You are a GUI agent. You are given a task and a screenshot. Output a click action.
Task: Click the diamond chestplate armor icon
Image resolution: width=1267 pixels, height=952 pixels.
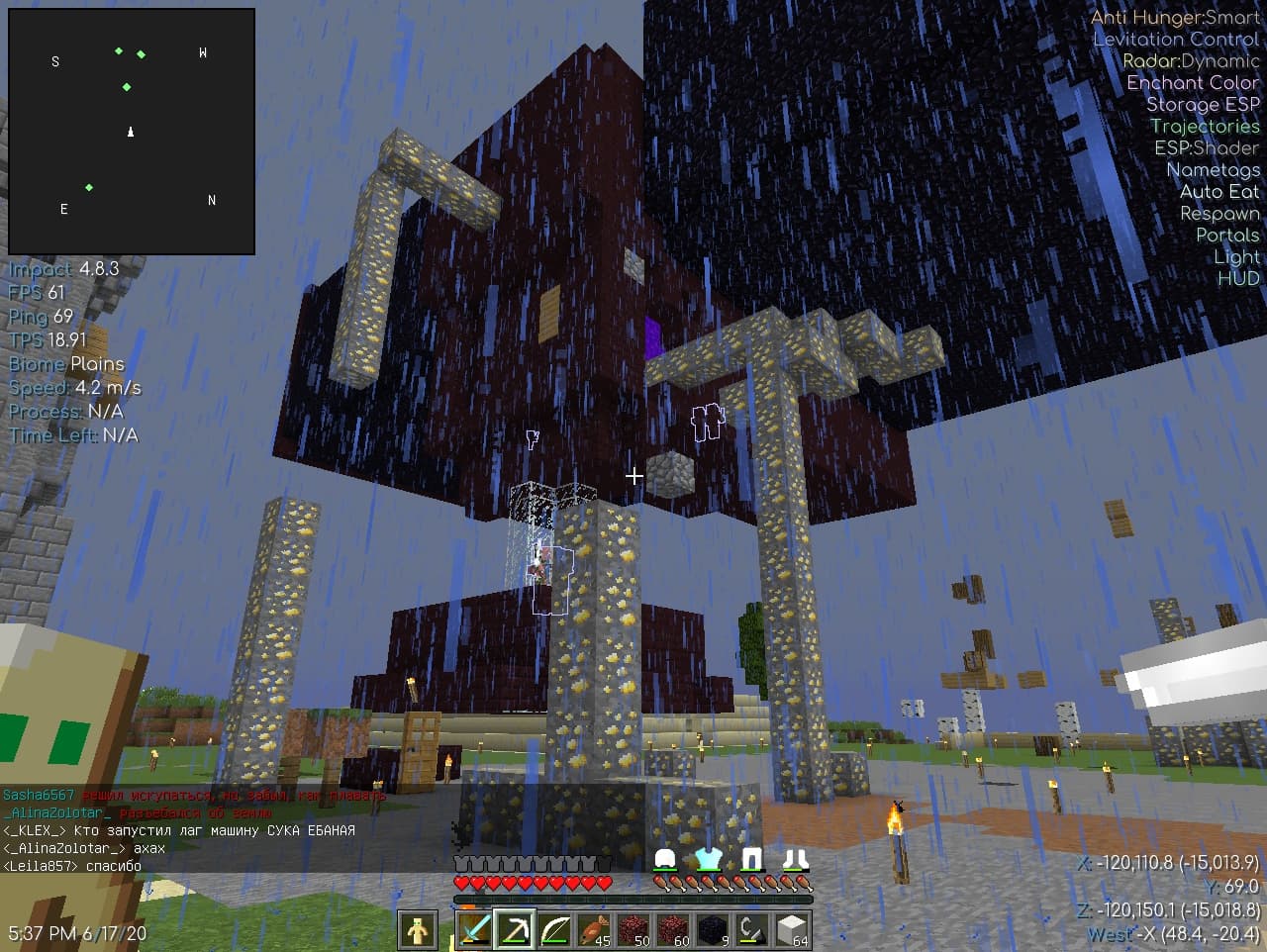[x=709, y=859]
